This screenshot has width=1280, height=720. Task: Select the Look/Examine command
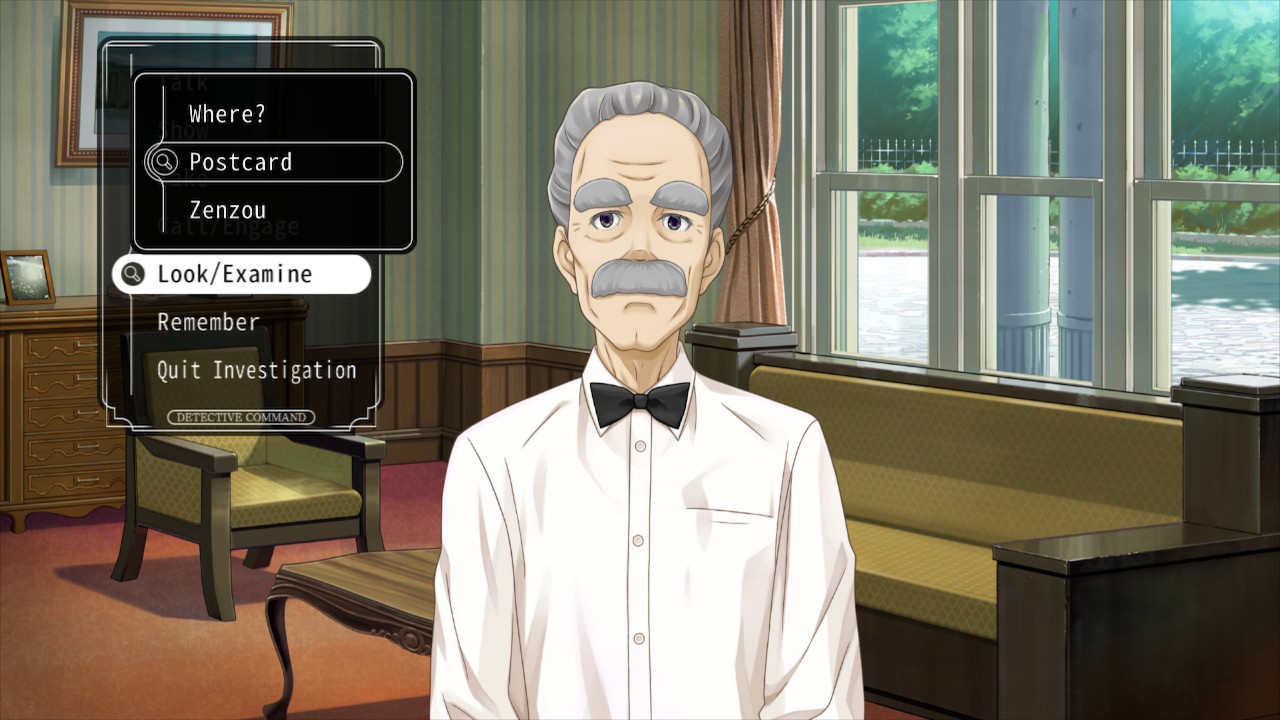[235, 274]
